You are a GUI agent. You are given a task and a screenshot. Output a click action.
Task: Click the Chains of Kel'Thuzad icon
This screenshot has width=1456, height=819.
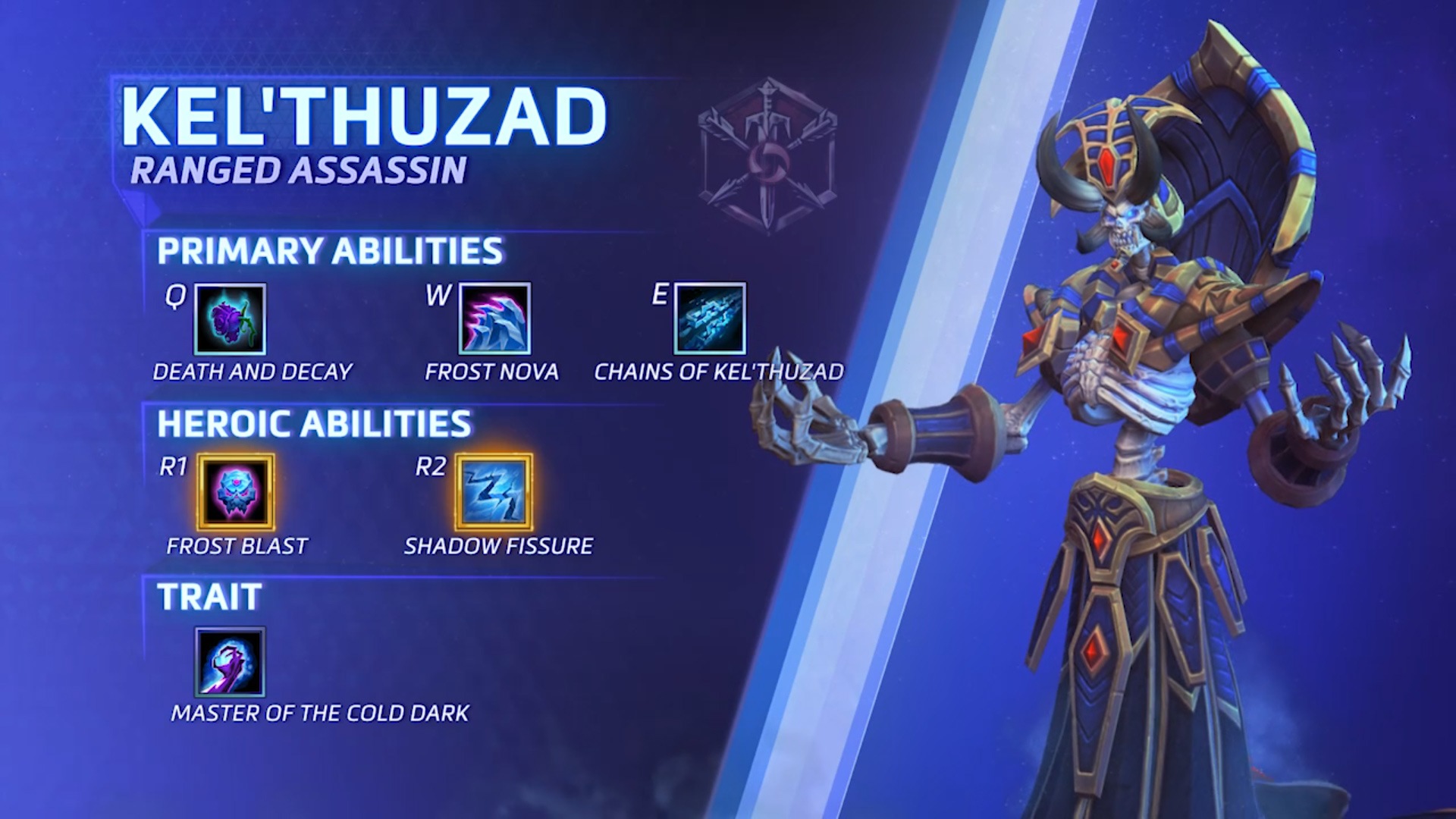tap(710, 319)
